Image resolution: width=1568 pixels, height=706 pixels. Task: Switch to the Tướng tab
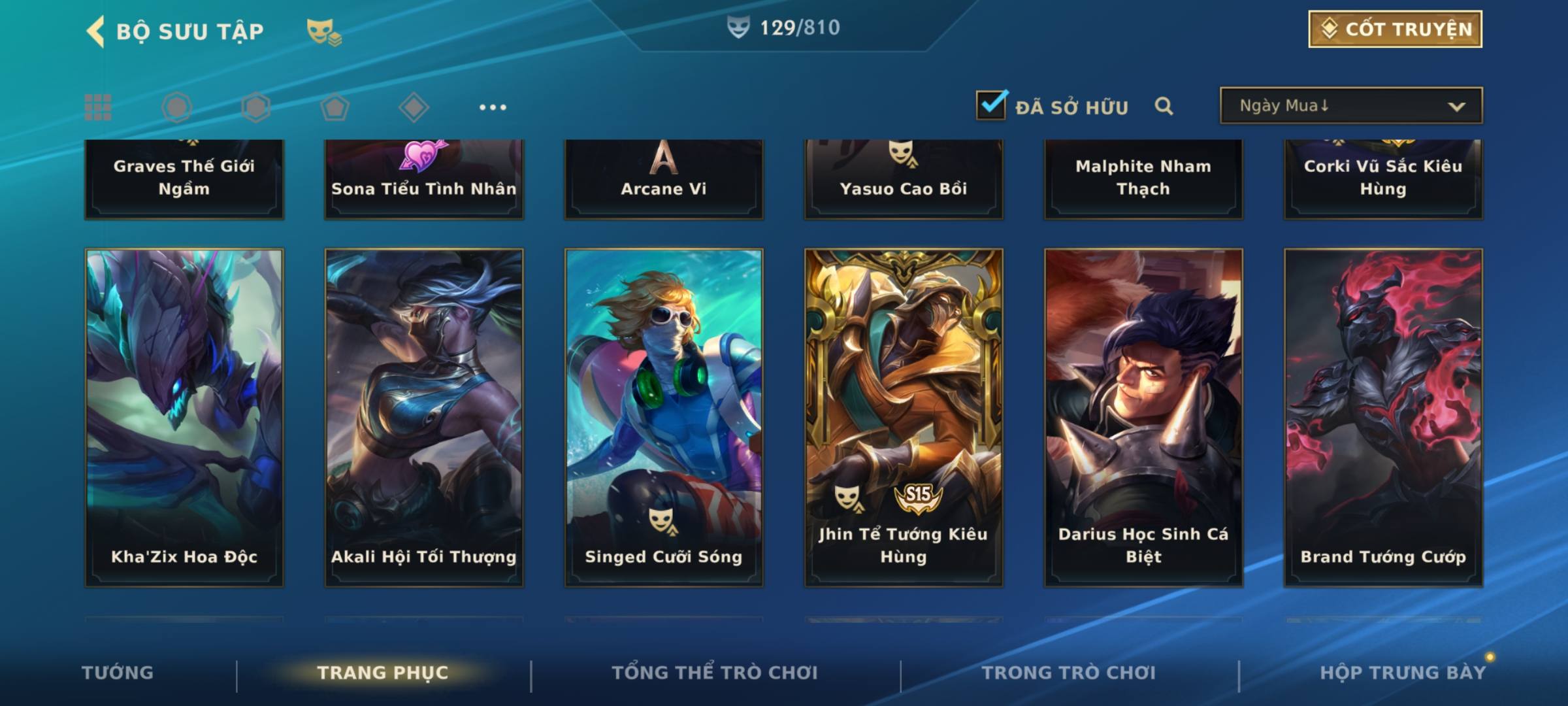118,673
